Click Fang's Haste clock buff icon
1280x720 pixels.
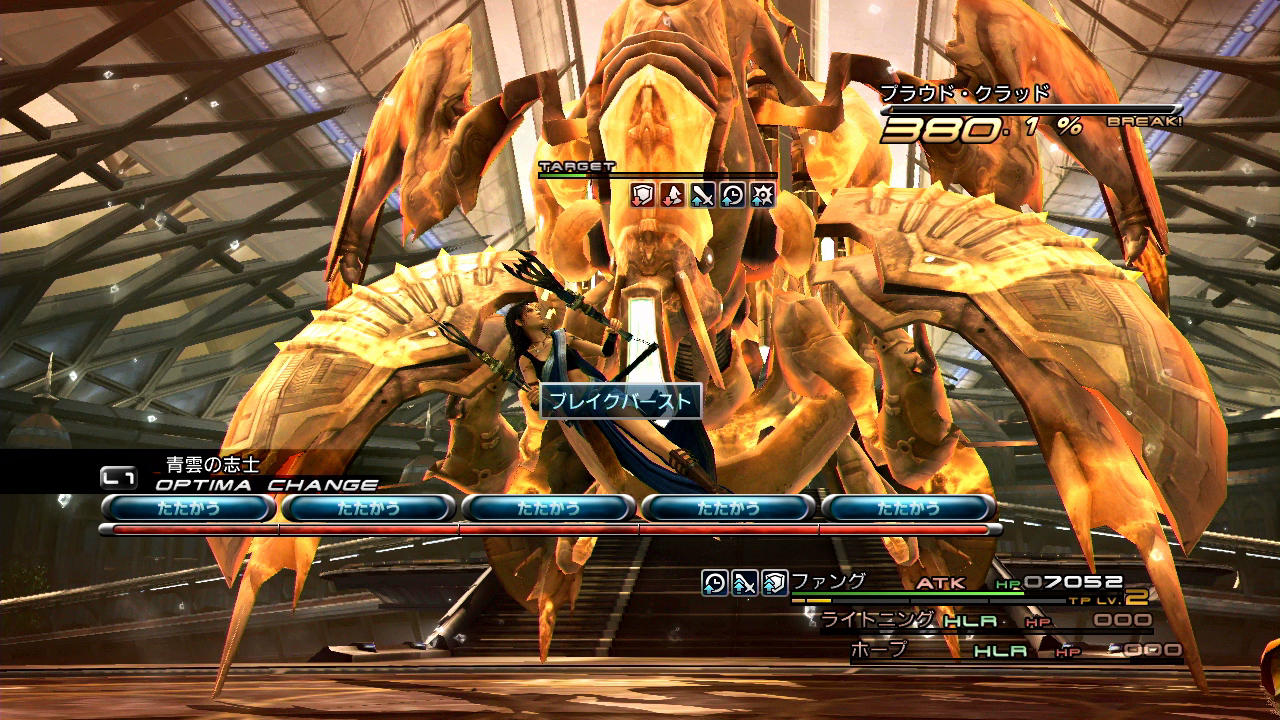714,582
